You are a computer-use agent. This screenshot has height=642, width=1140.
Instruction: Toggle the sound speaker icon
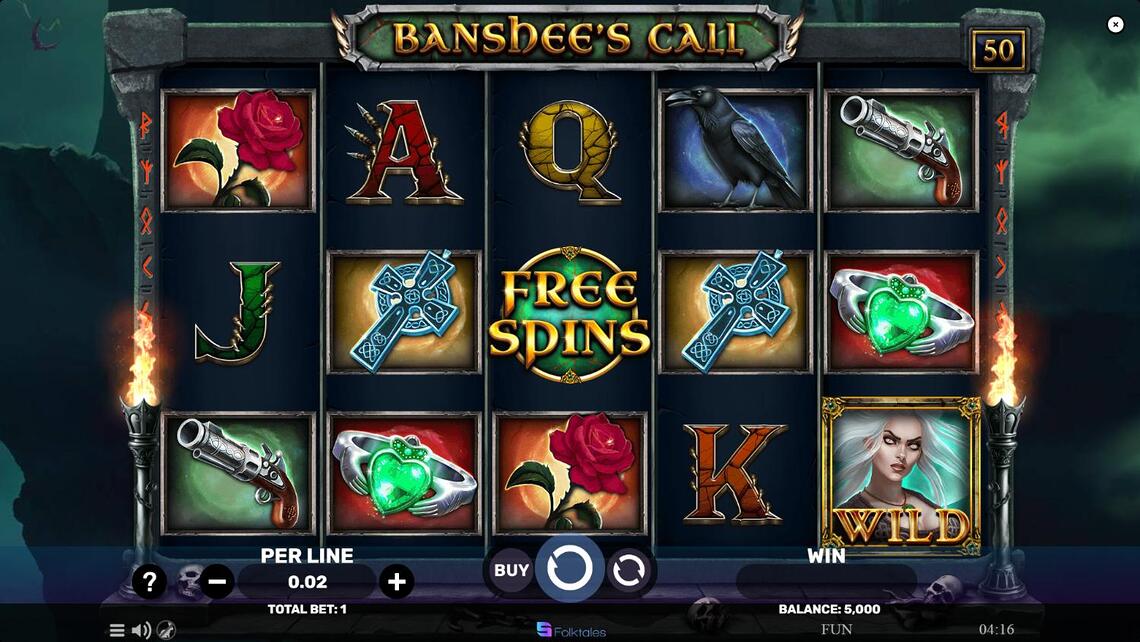(141, 630)
